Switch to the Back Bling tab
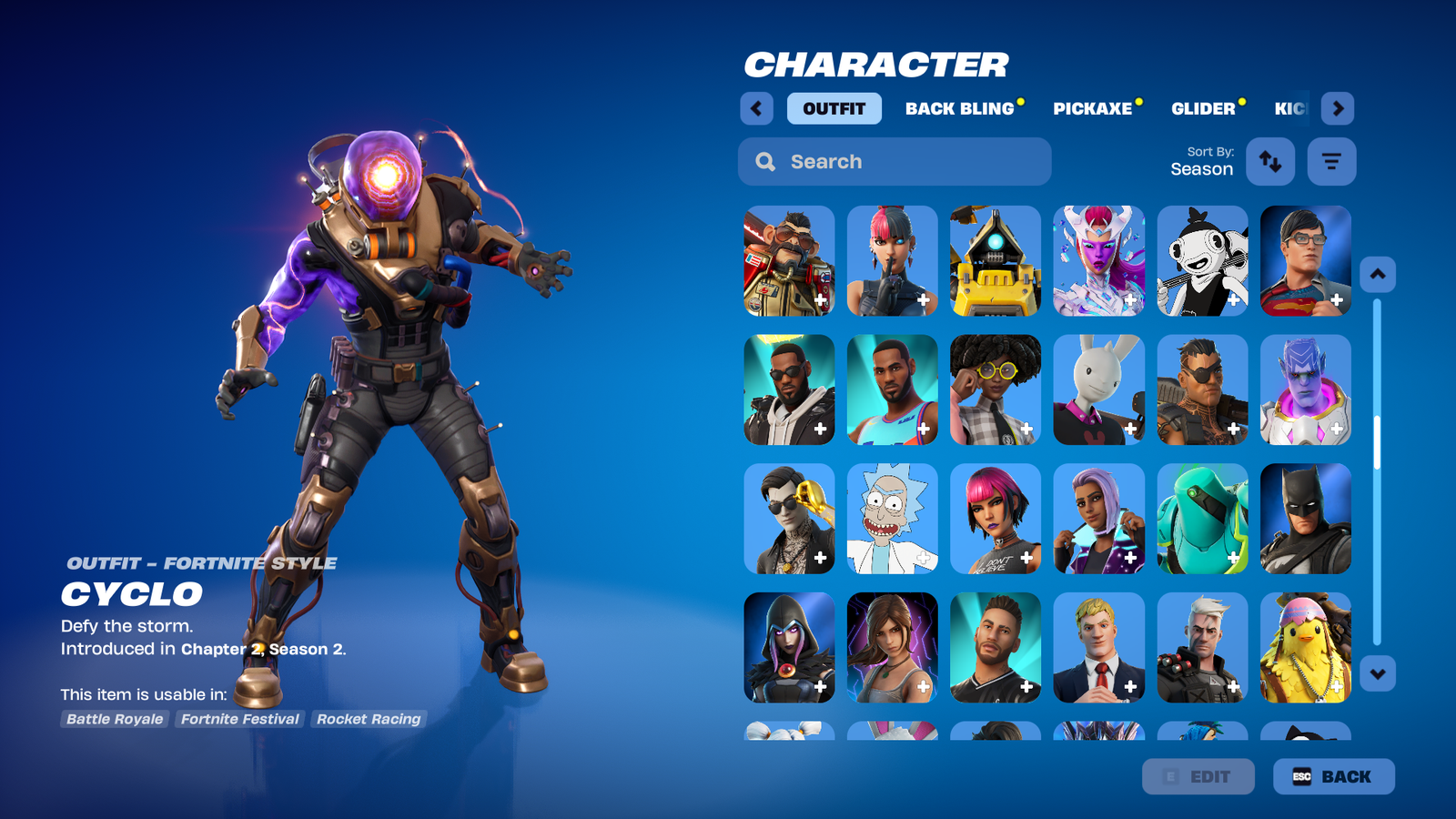This screenshot has width=1456, height=819. coord(959,108)
